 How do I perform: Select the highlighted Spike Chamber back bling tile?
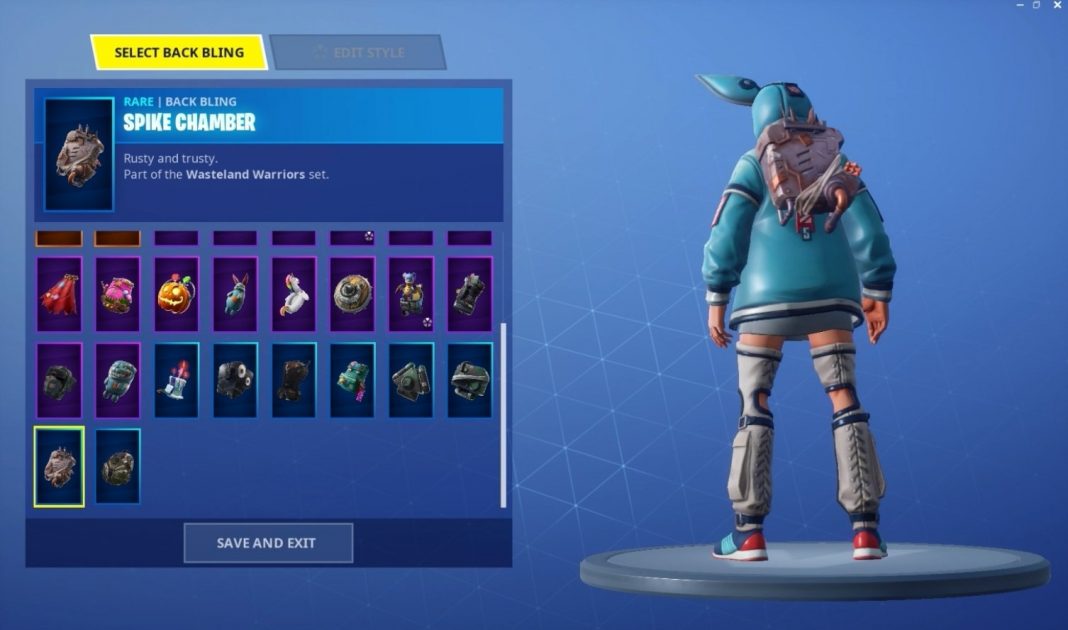pos(59,466)
